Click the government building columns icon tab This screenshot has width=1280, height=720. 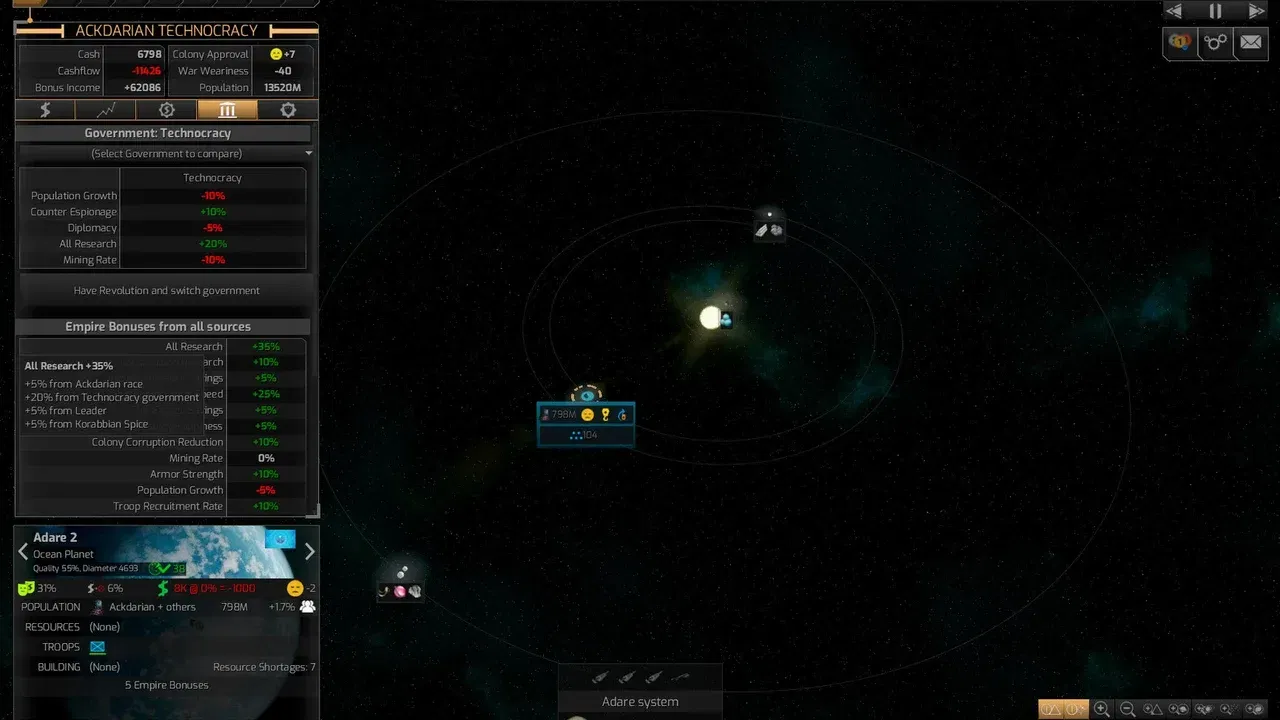tap(227, 110)
